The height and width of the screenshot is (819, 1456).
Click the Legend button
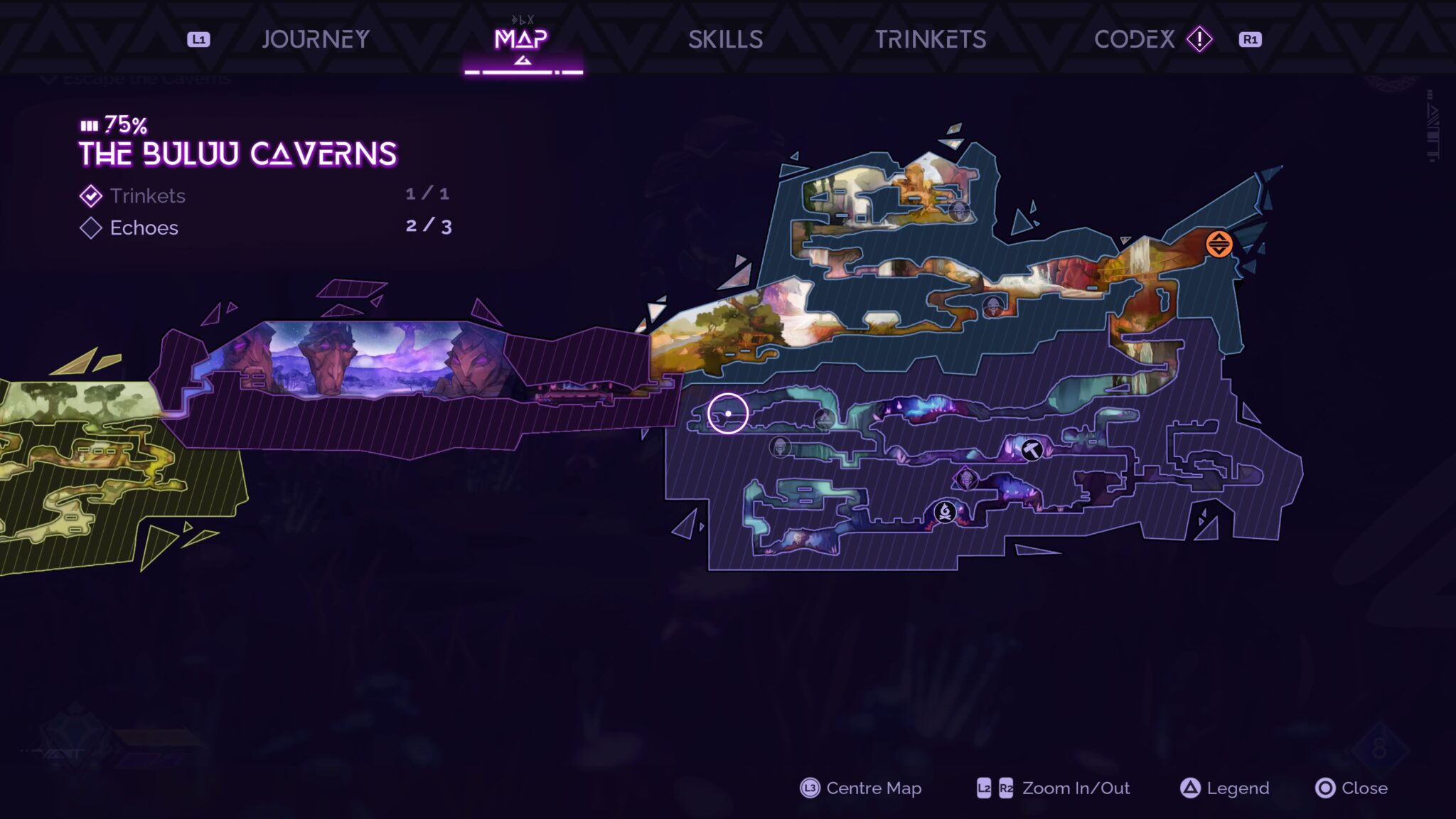[1224, 788]
